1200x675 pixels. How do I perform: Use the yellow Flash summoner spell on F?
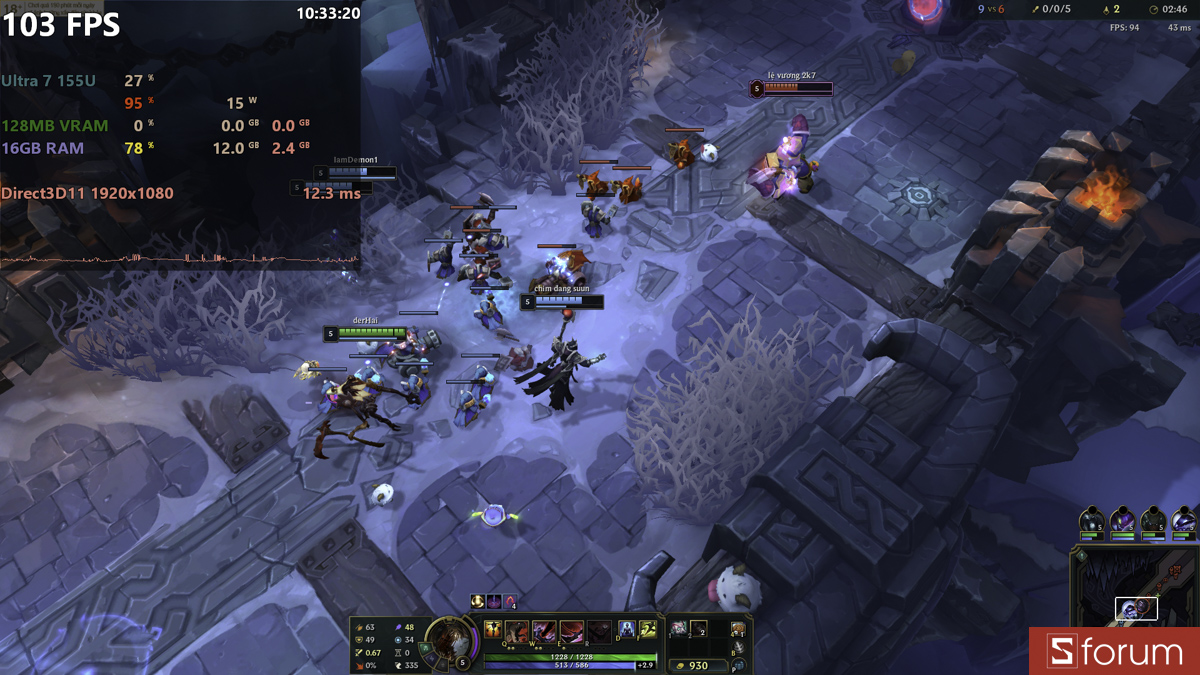(648, 629)
